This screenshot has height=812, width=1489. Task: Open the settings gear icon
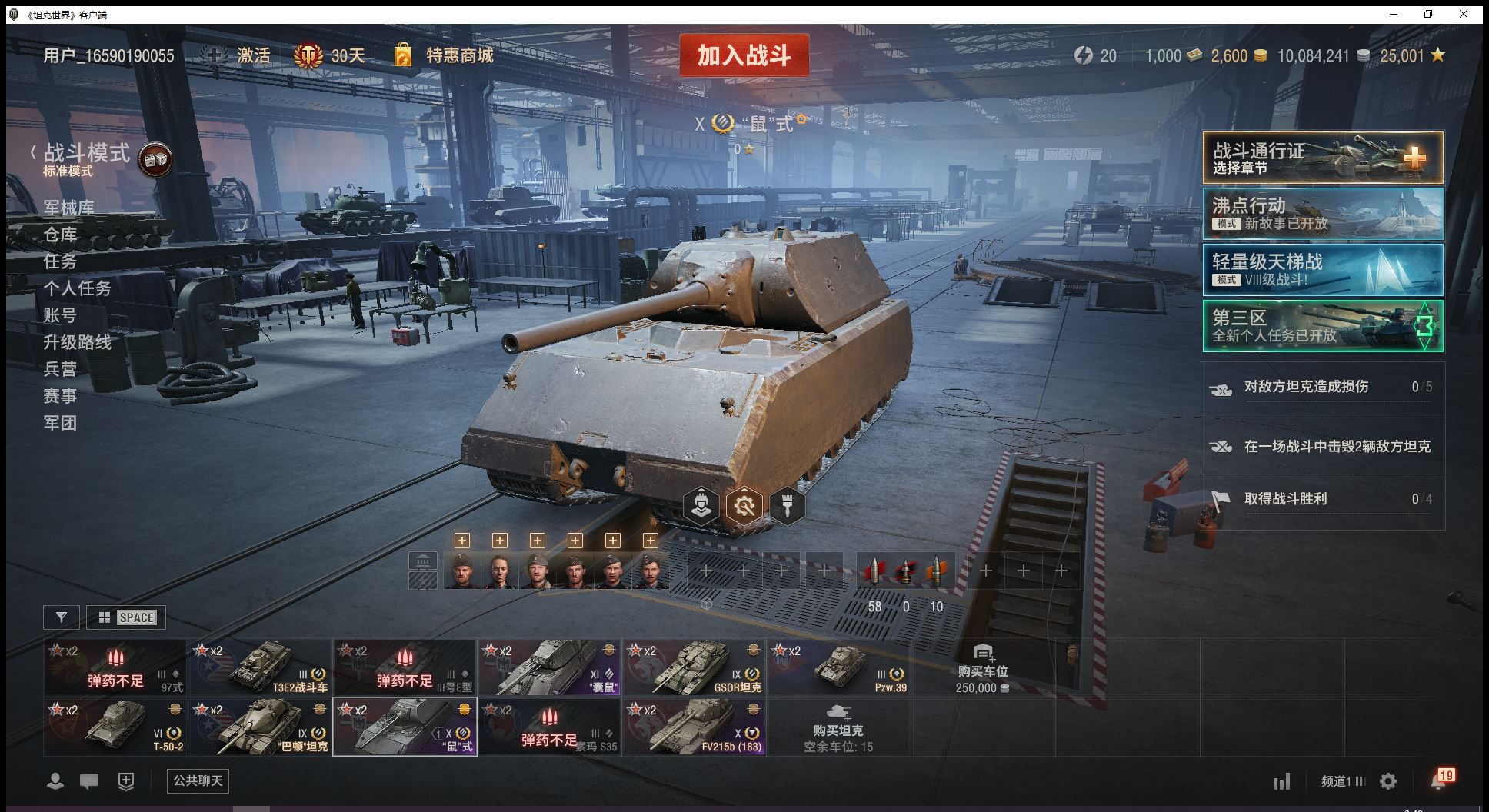1388,782
